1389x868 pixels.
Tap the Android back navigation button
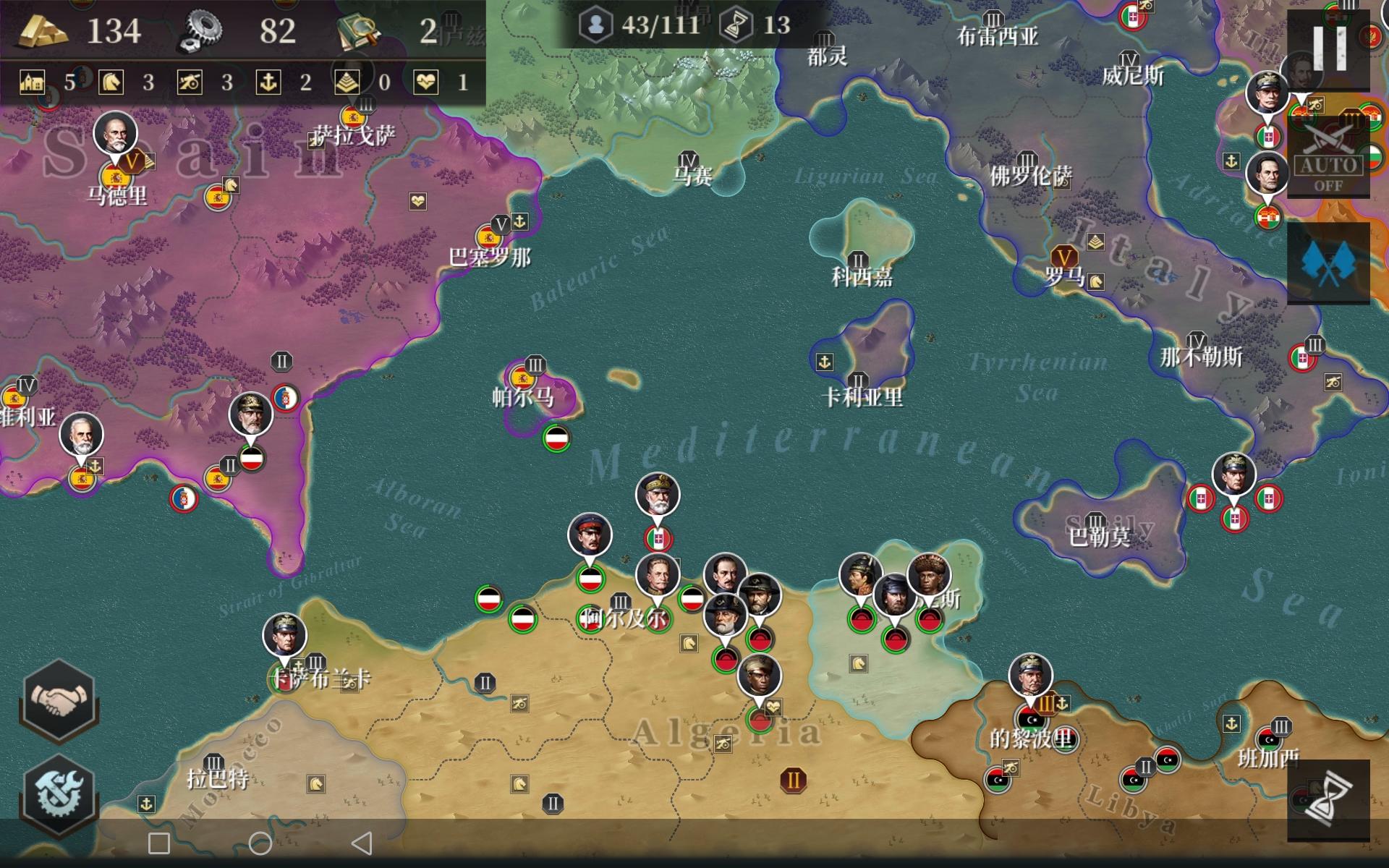point(362,843)
